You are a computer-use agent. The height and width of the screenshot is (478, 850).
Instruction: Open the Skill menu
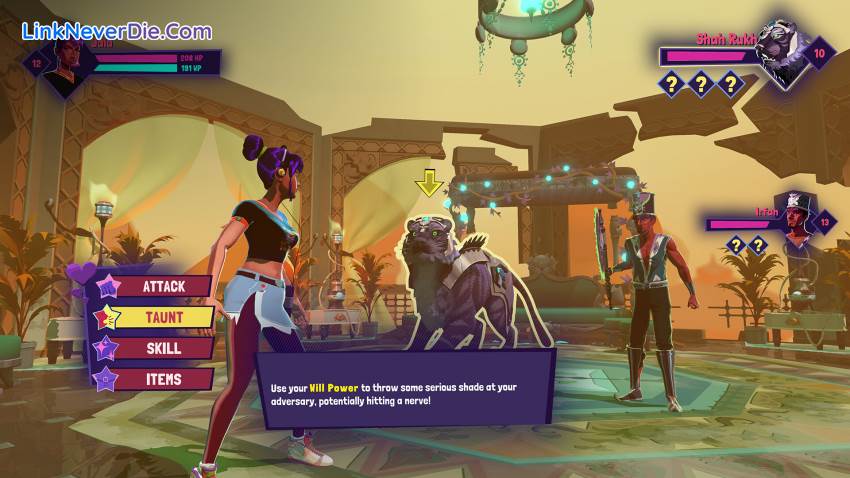coord(162,348)
